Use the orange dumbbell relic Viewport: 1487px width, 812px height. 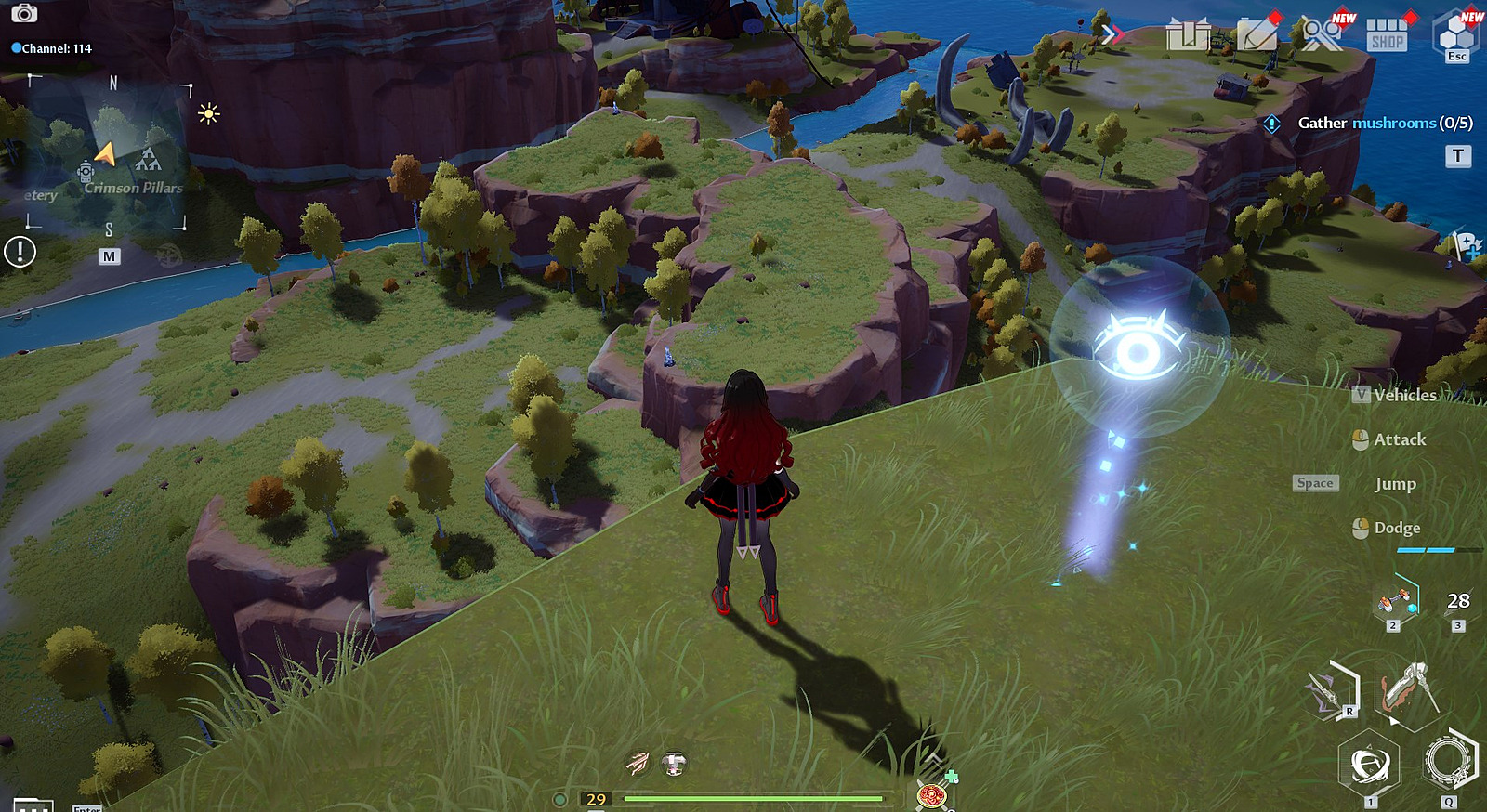pyautogui.click(x=1394, y=601)
